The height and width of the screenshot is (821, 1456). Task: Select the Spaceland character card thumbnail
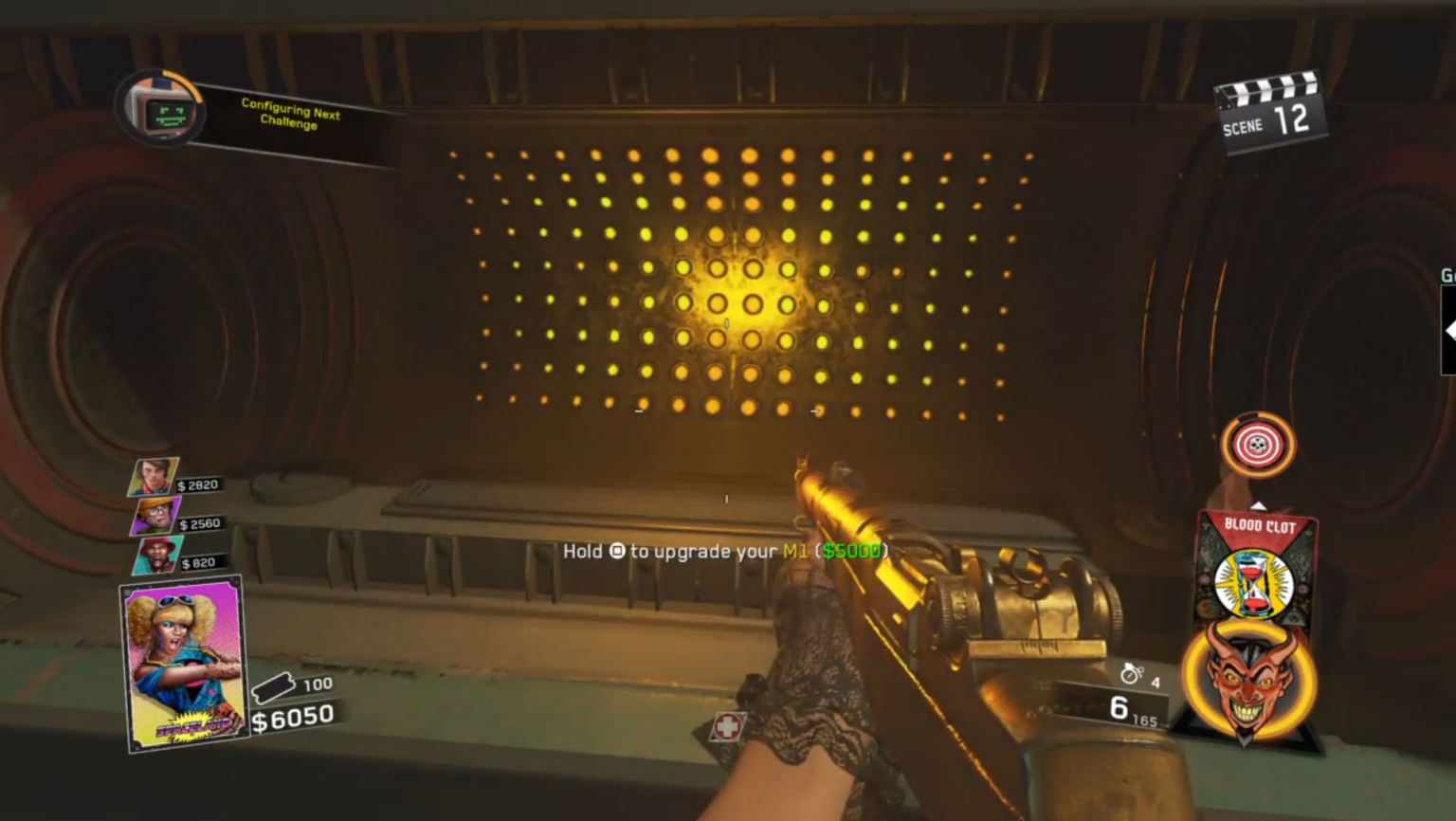180,664
